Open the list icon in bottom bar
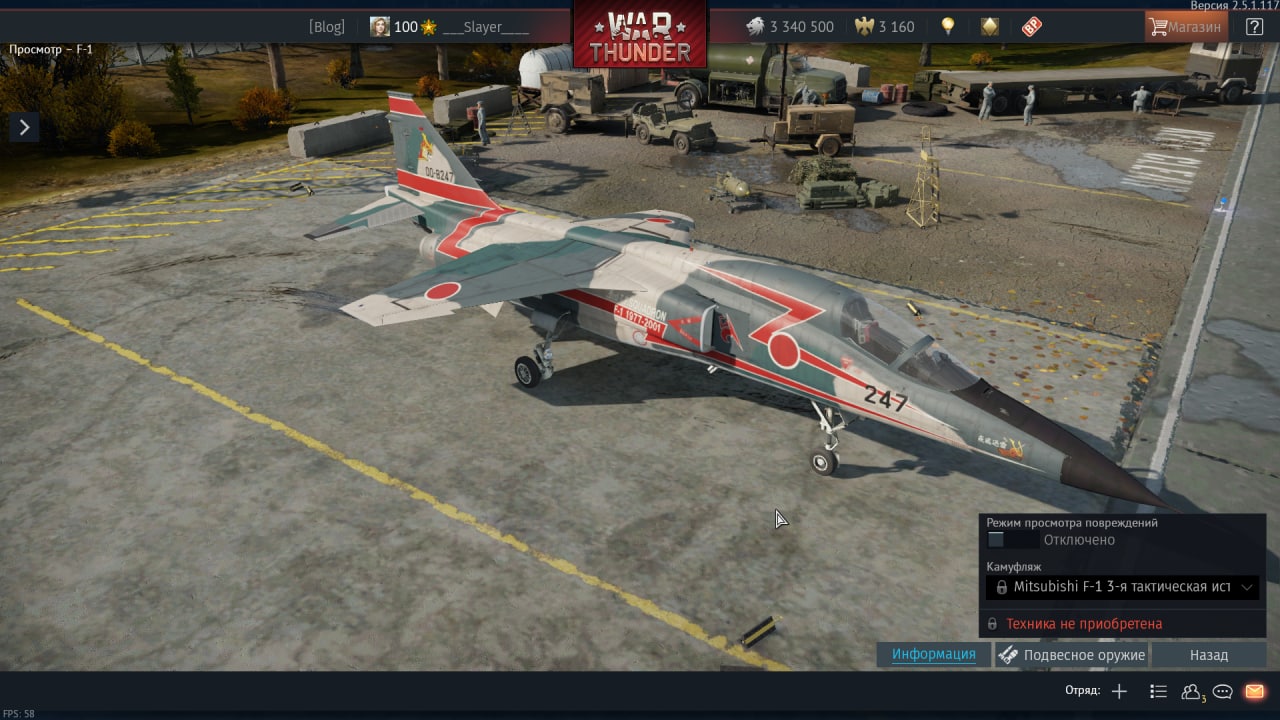 [1158, 691]
